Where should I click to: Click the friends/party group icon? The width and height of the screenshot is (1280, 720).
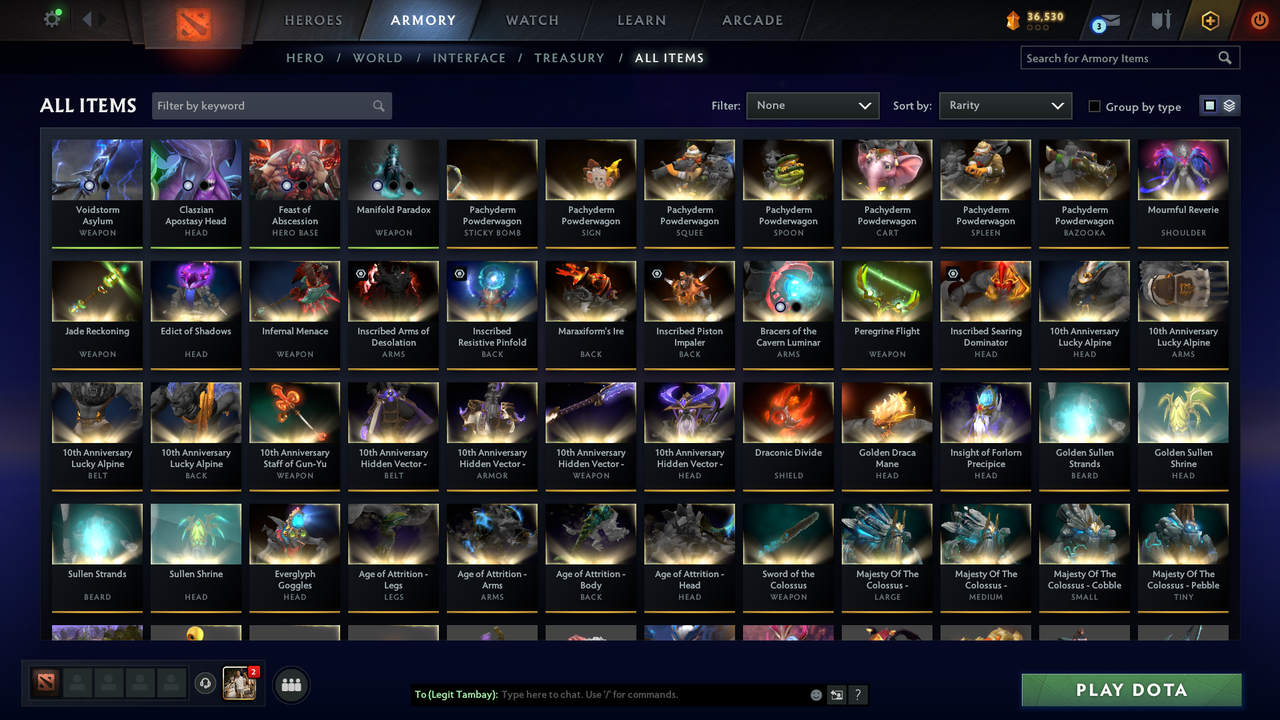click(290, 684)
